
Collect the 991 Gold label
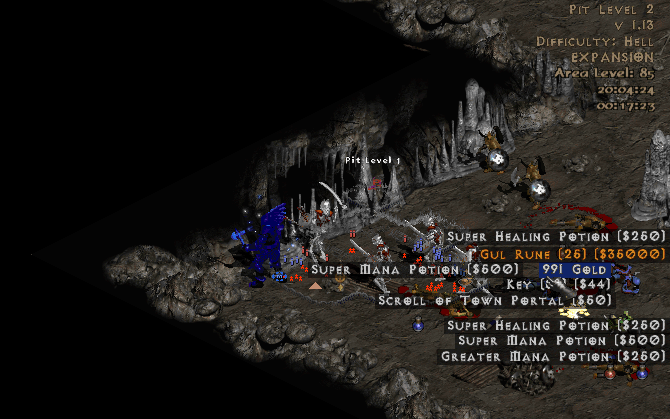574,269
